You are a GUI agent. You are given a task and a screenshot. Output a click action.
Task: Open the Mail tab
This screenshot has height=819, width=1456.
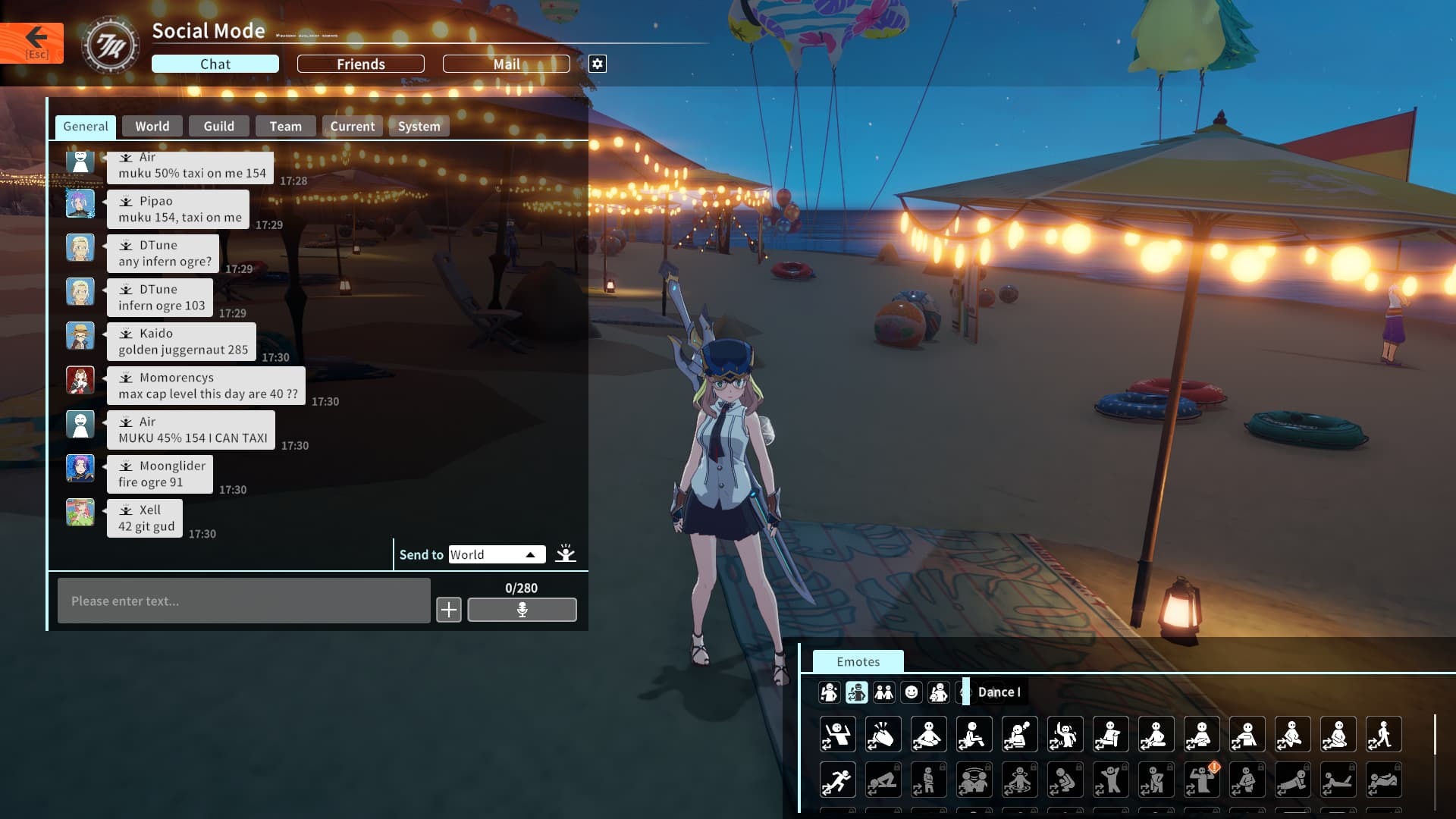pos(506,64)
